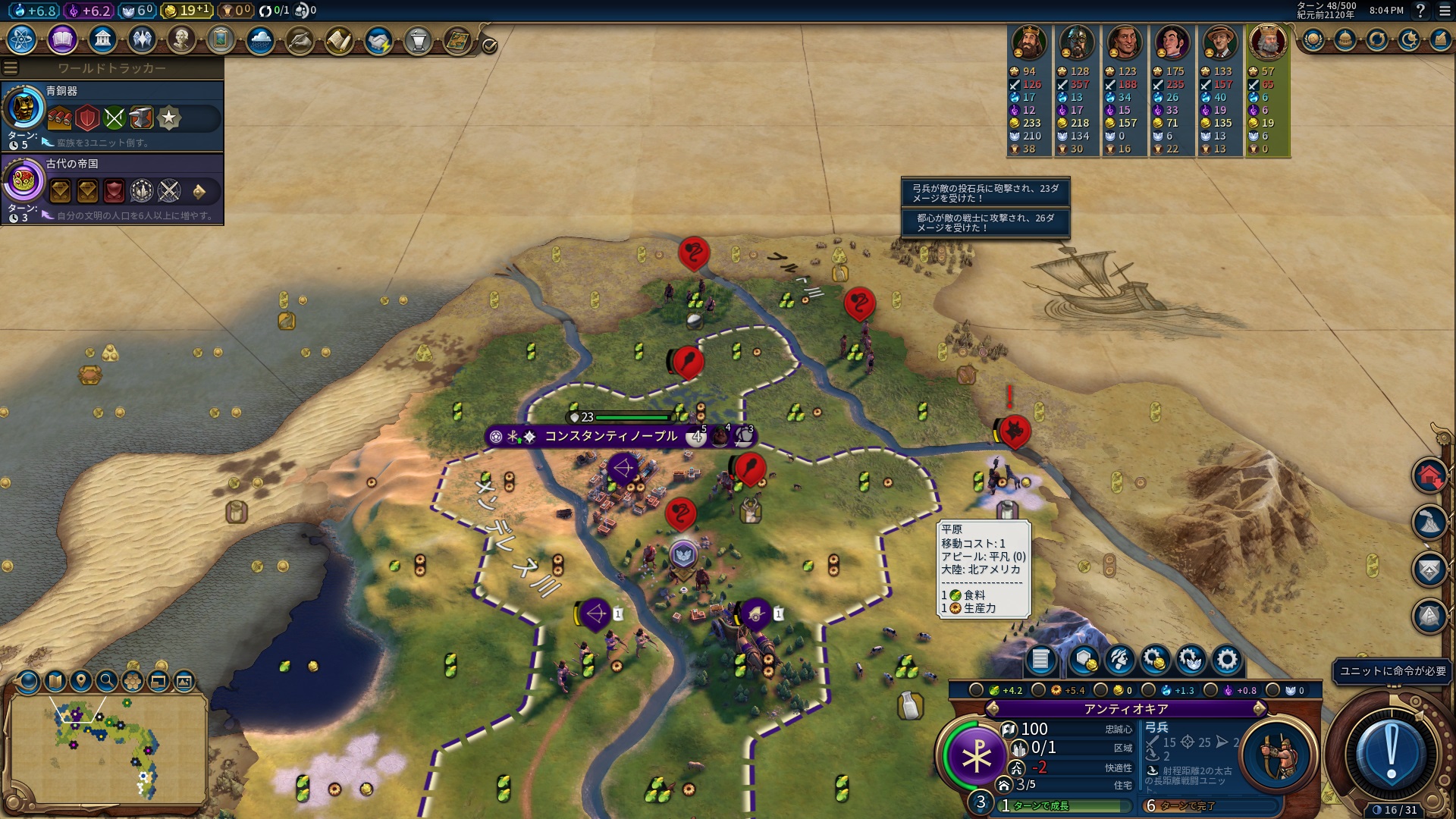Open the religion wings icon
The height and width of the screenshot is (819, 1456).
pos(142,39)
